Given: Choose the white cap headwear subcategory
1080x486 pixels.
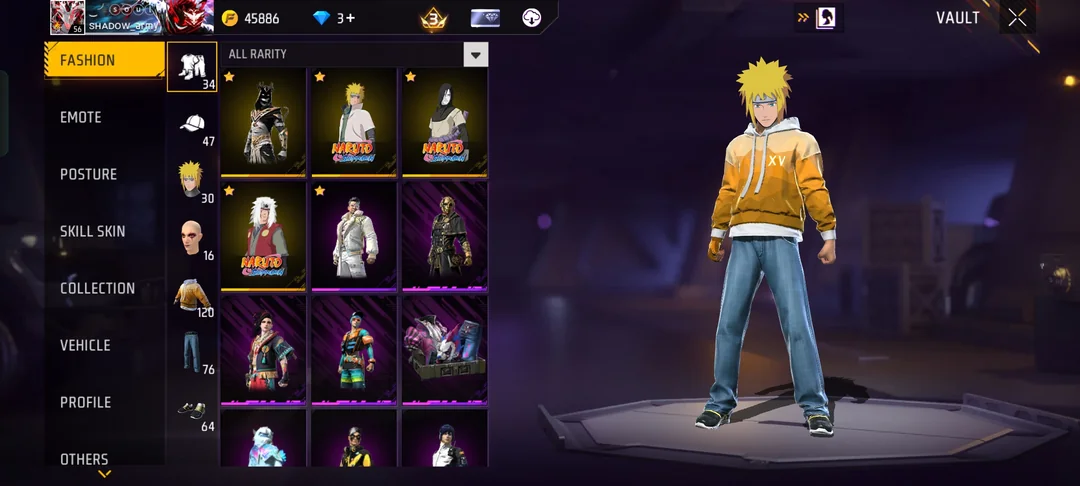Looking at the screenshot, I should (x=191, y=126).
